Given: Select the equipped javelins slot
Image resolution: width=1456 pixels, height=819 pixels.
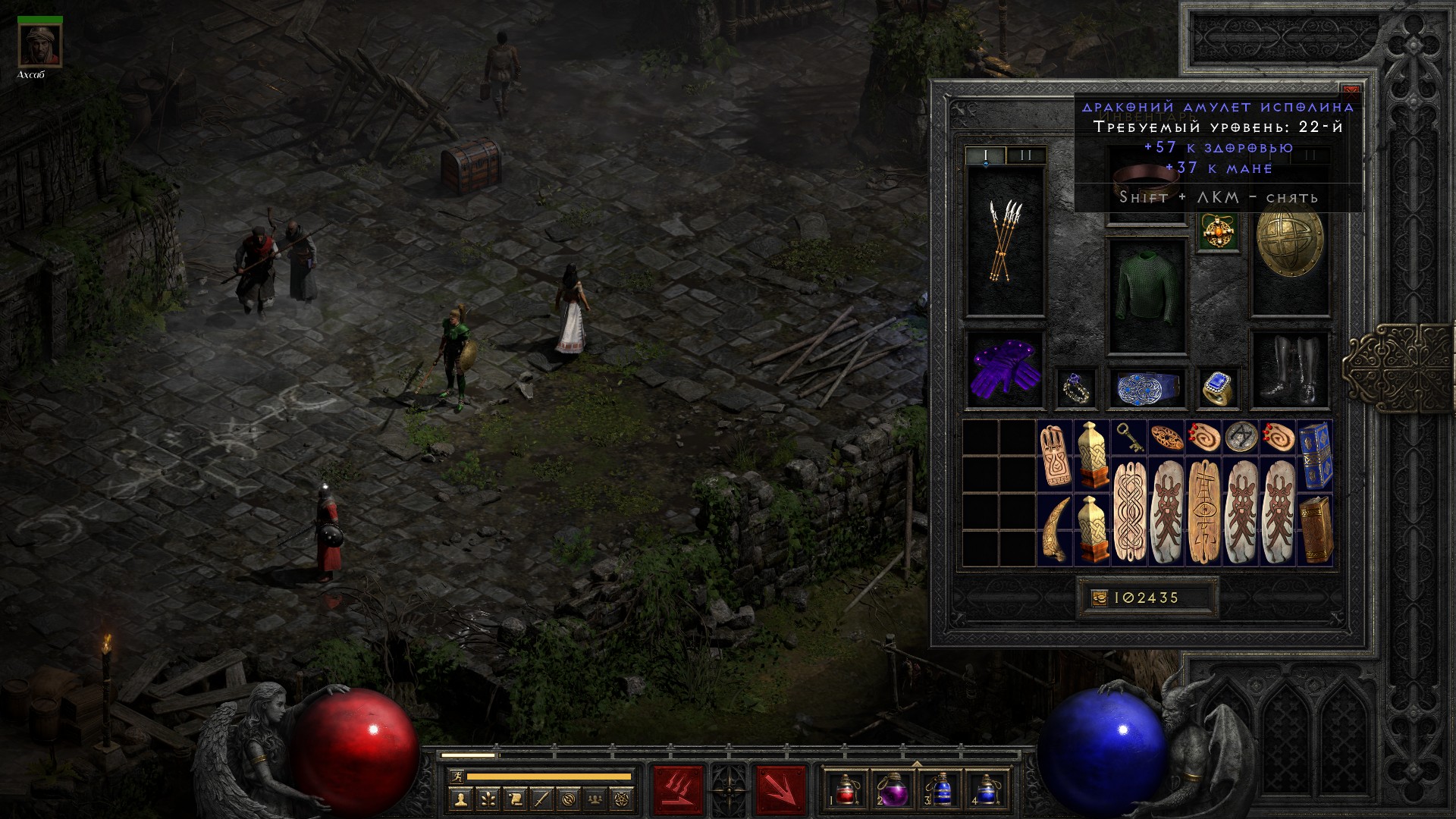Looking at the screenshot, I should tap(1006, 241).
